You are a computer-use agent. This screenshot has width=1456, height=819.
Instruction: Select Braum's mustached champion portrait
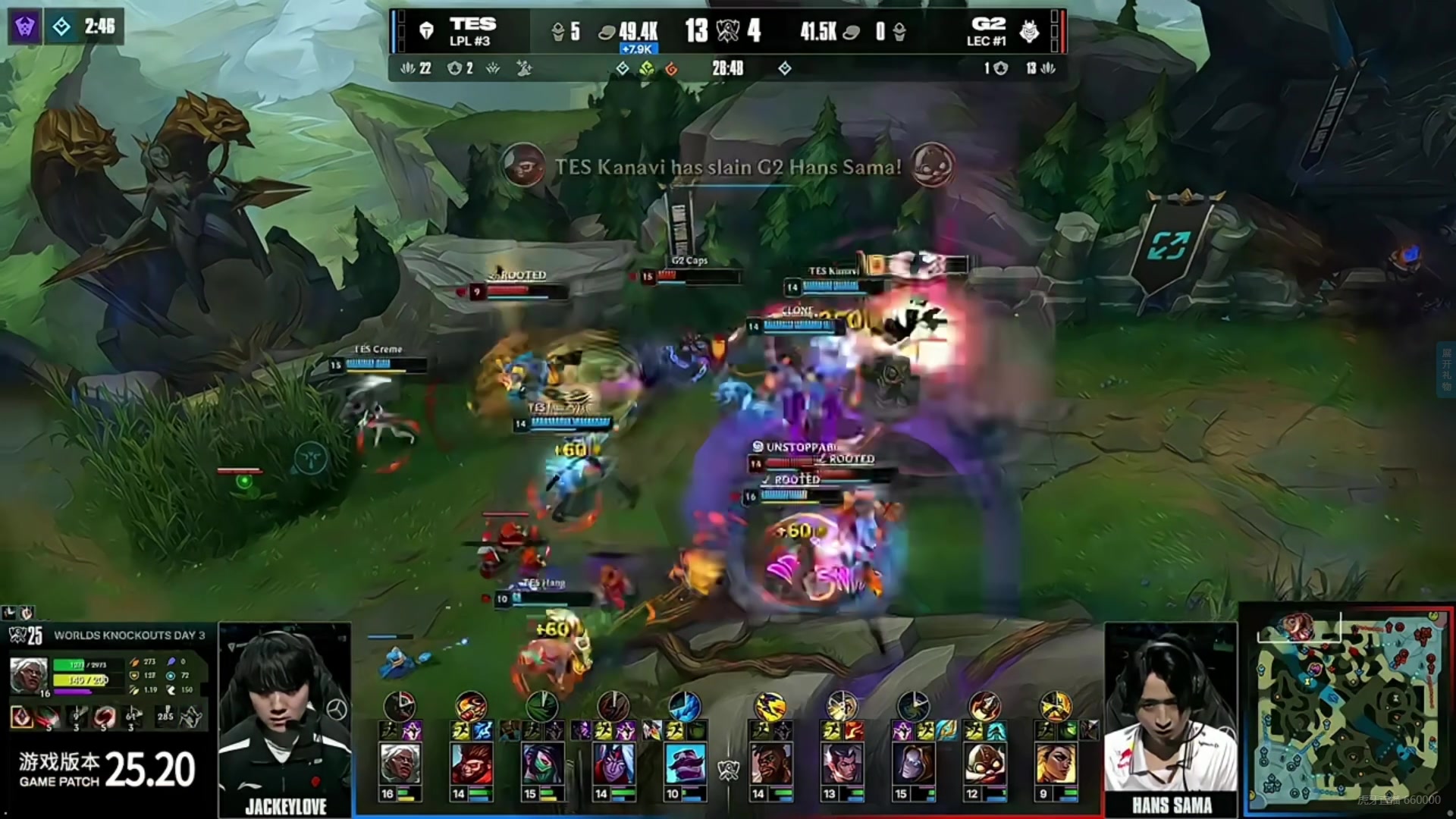(685, 763)
